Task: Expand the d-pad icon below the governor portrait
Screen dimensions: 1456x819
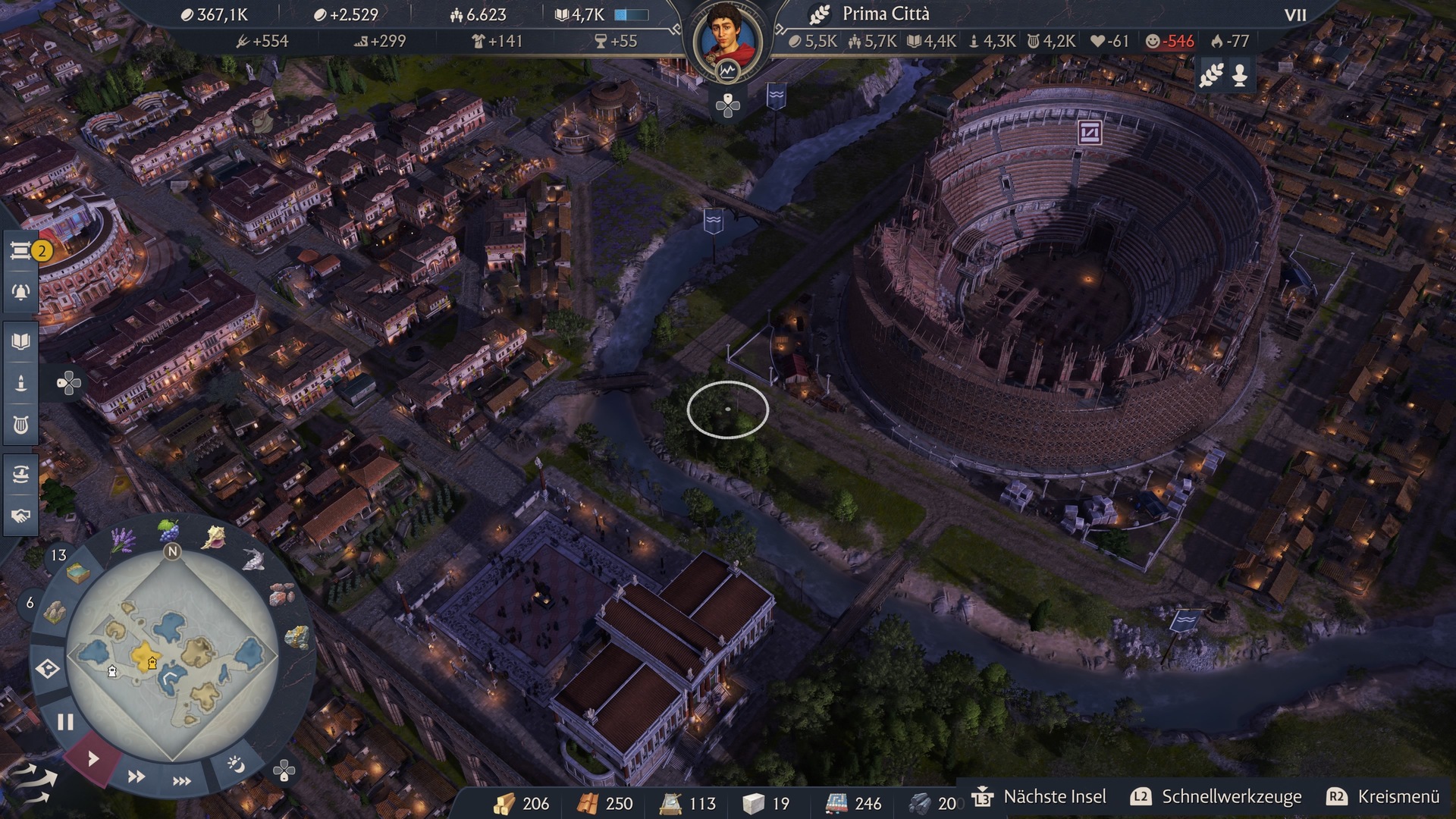Action: (x=726, y=106)
